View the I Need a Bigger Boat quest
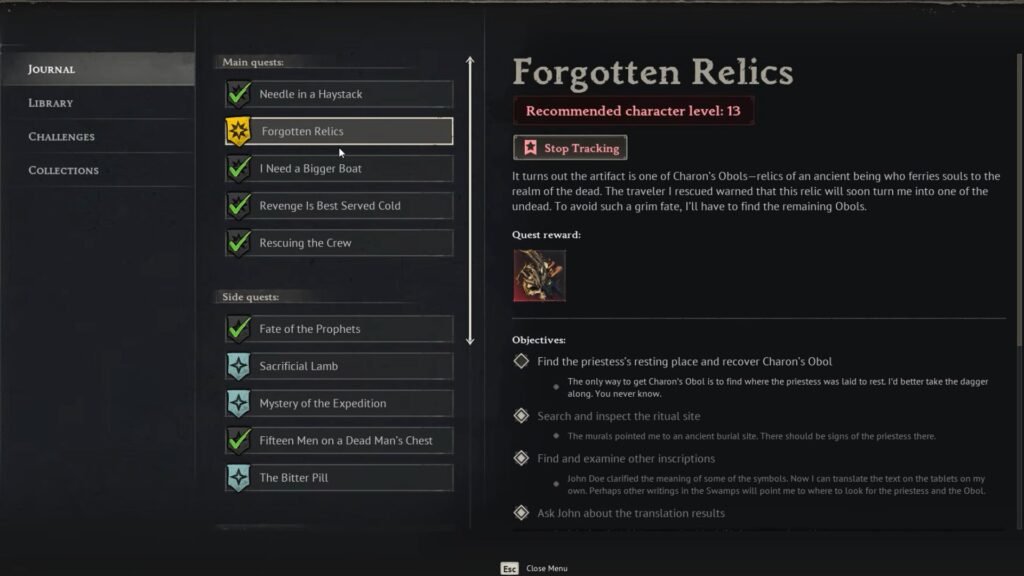The image size is (1024, 576). click(x=338, y=169)
